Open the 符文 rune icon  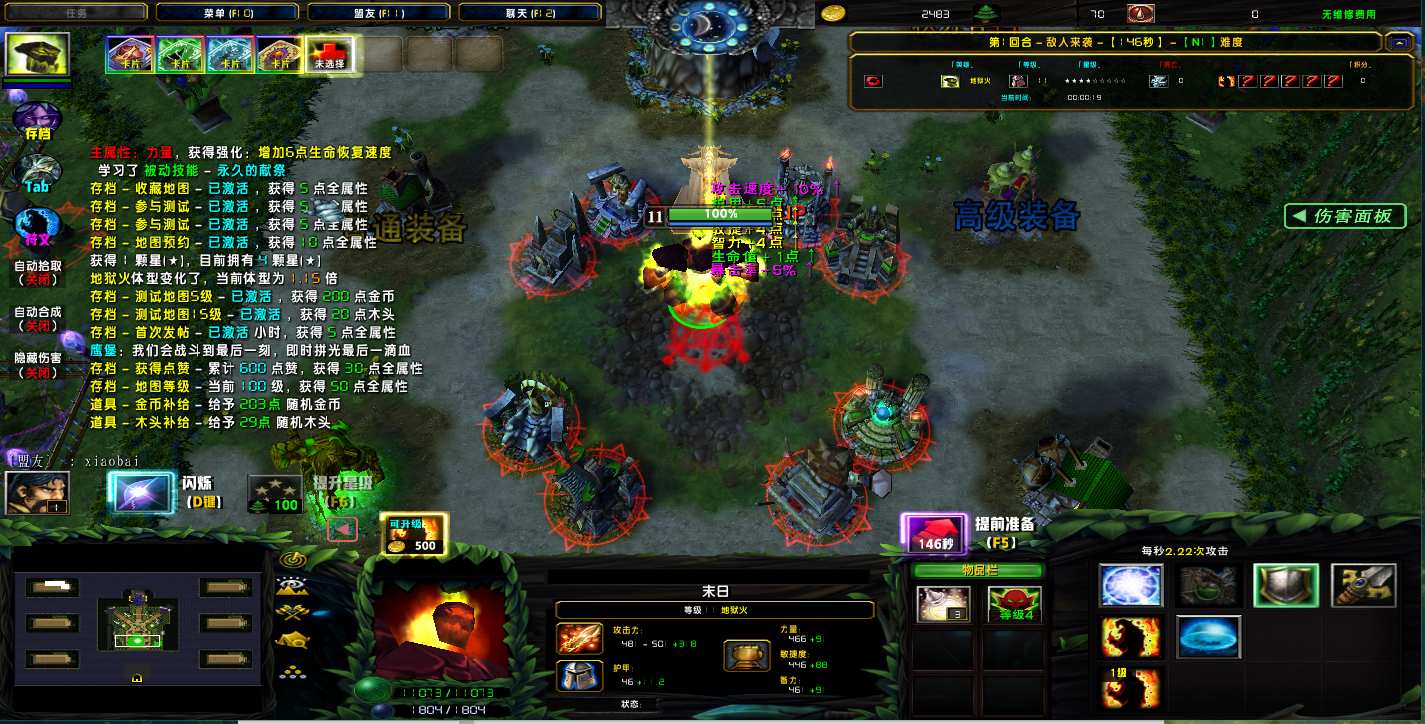tap(38, 227)
